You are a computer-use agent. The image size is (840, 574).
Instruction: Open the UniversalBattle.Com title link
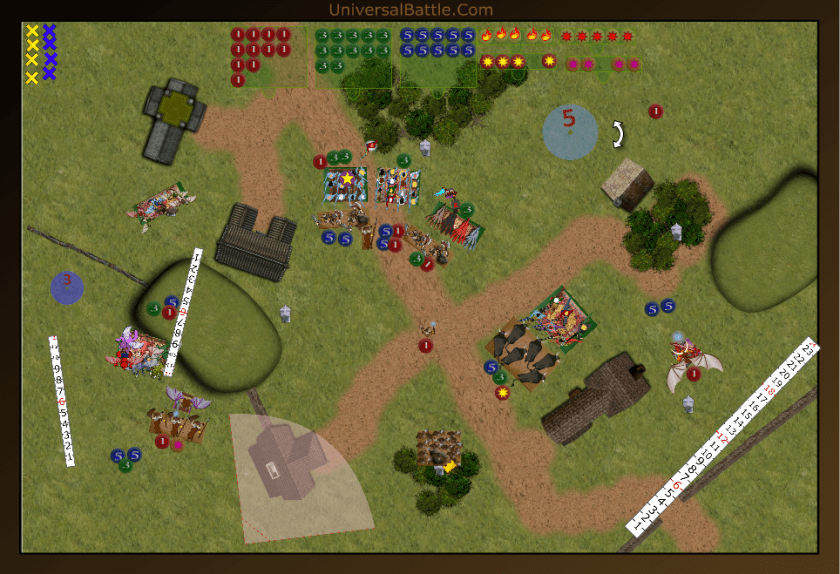click(410, 10)
